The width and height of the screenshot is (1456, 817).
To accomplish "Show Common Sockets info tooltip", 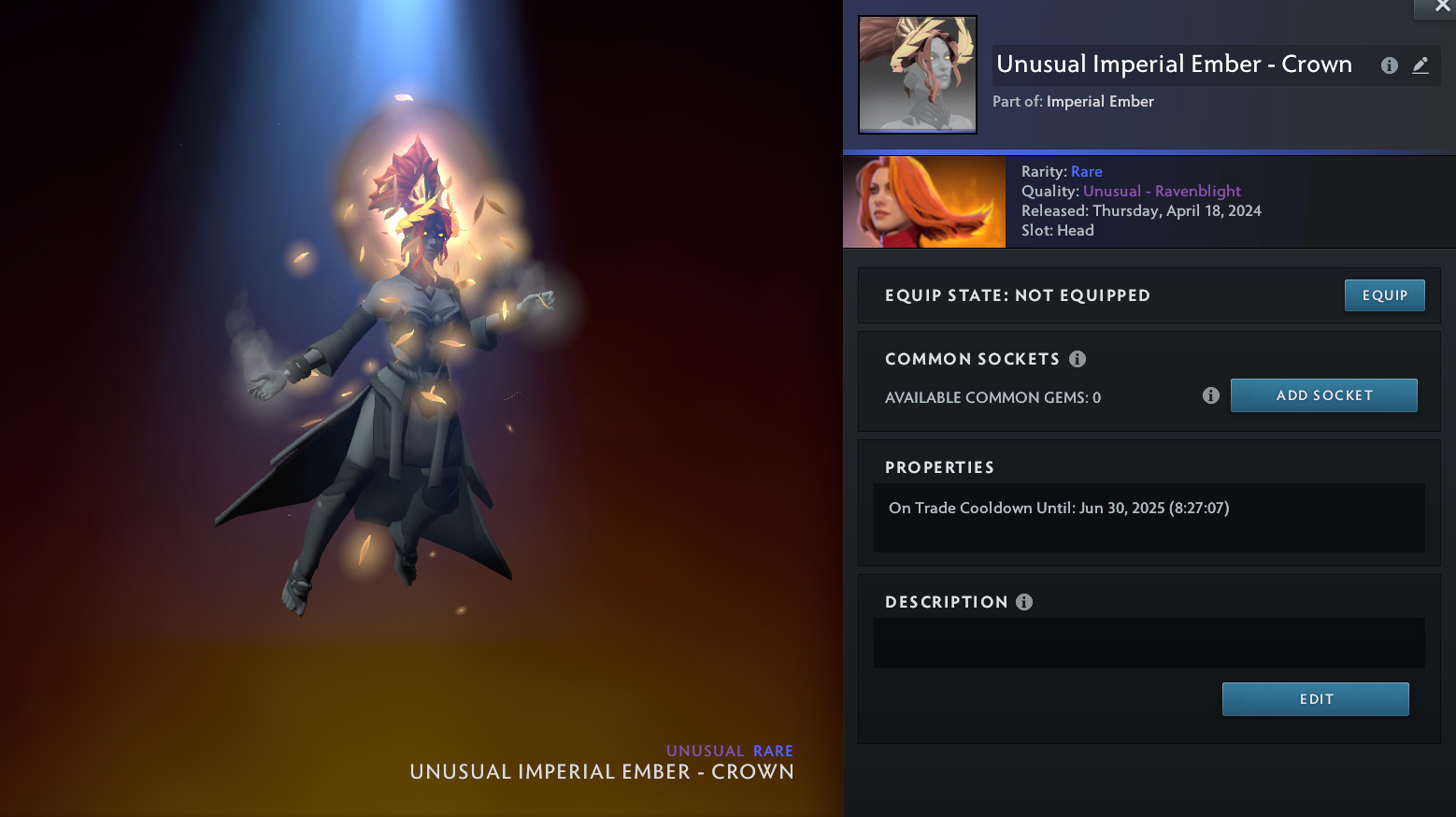I will [1078, 359].
